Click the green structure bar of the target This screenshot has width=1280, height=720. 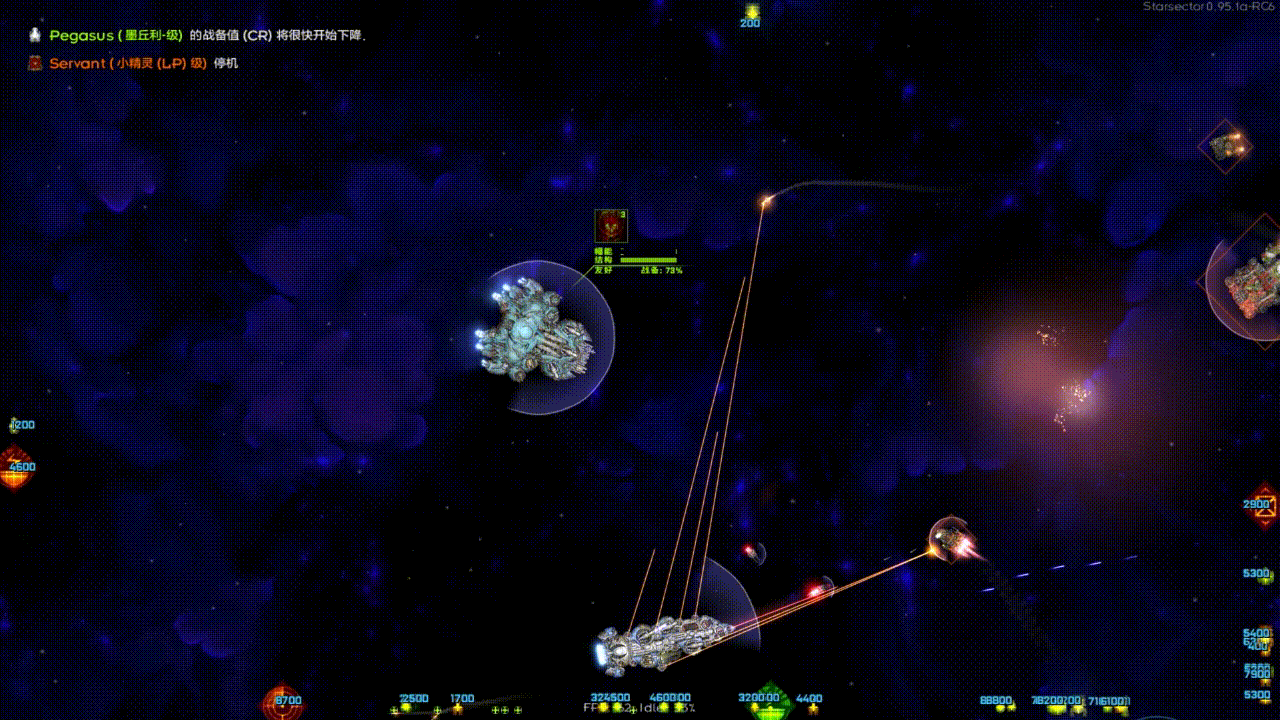(x=650, y=260)
